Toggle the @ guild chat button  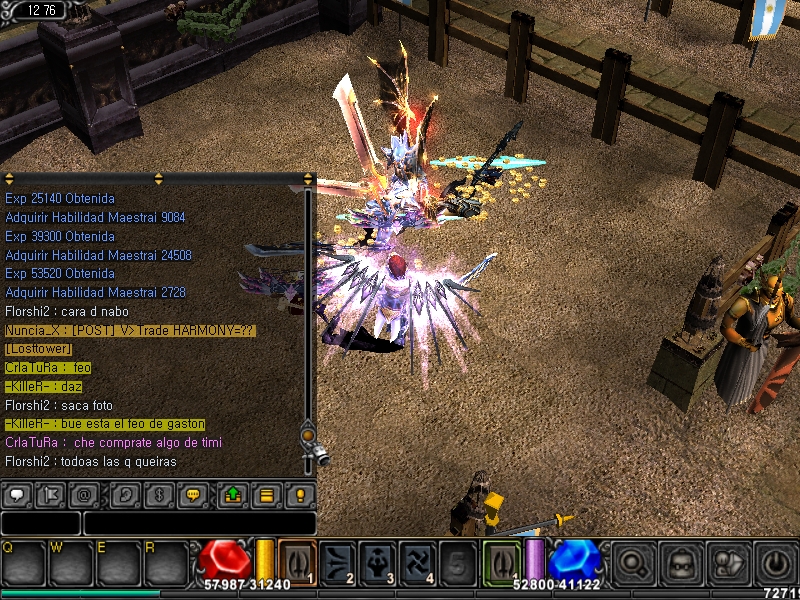pyautogui.click(x=84, y=494)
